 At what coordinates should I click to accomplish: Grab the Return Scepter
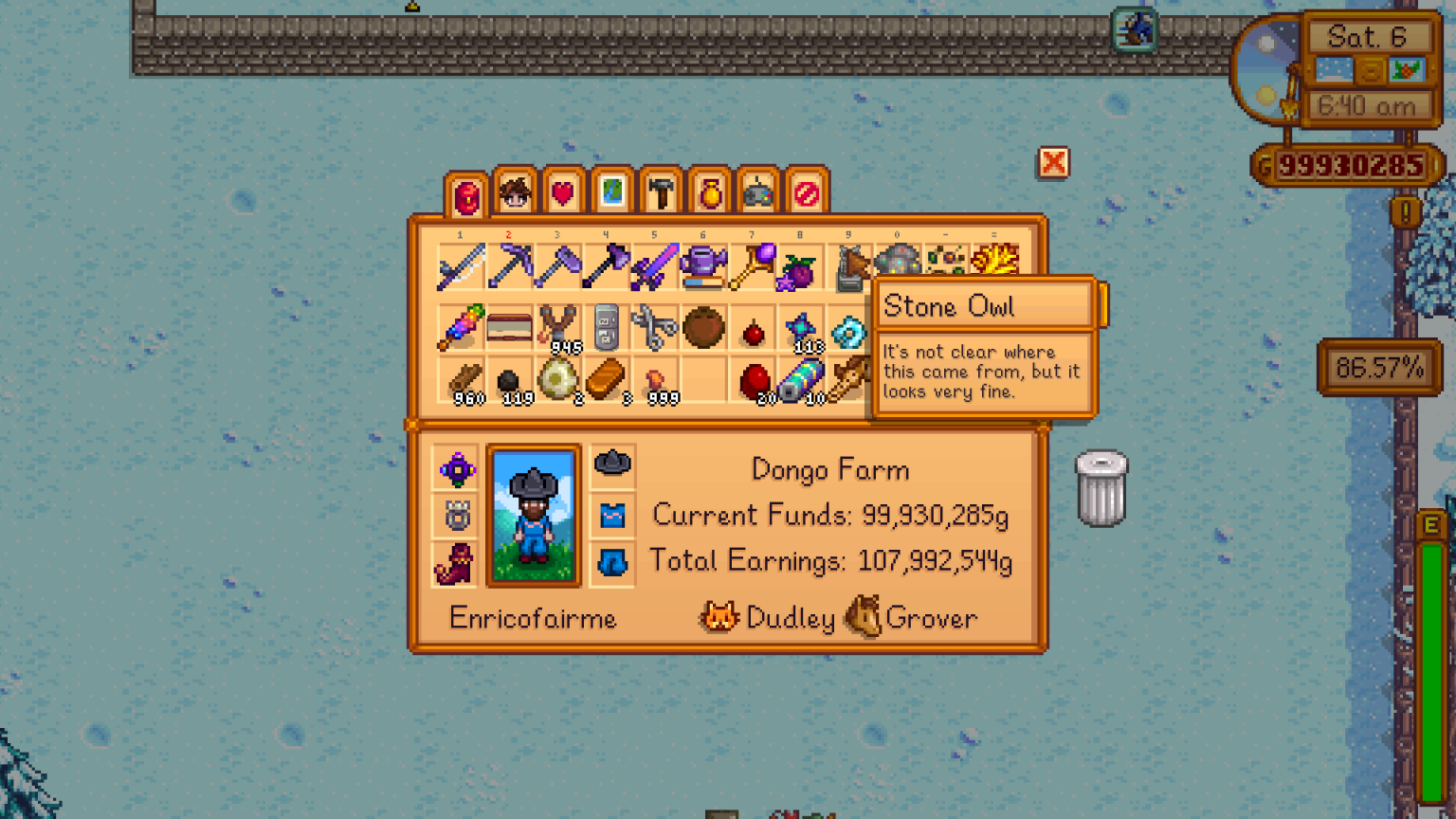pos(753,267)
